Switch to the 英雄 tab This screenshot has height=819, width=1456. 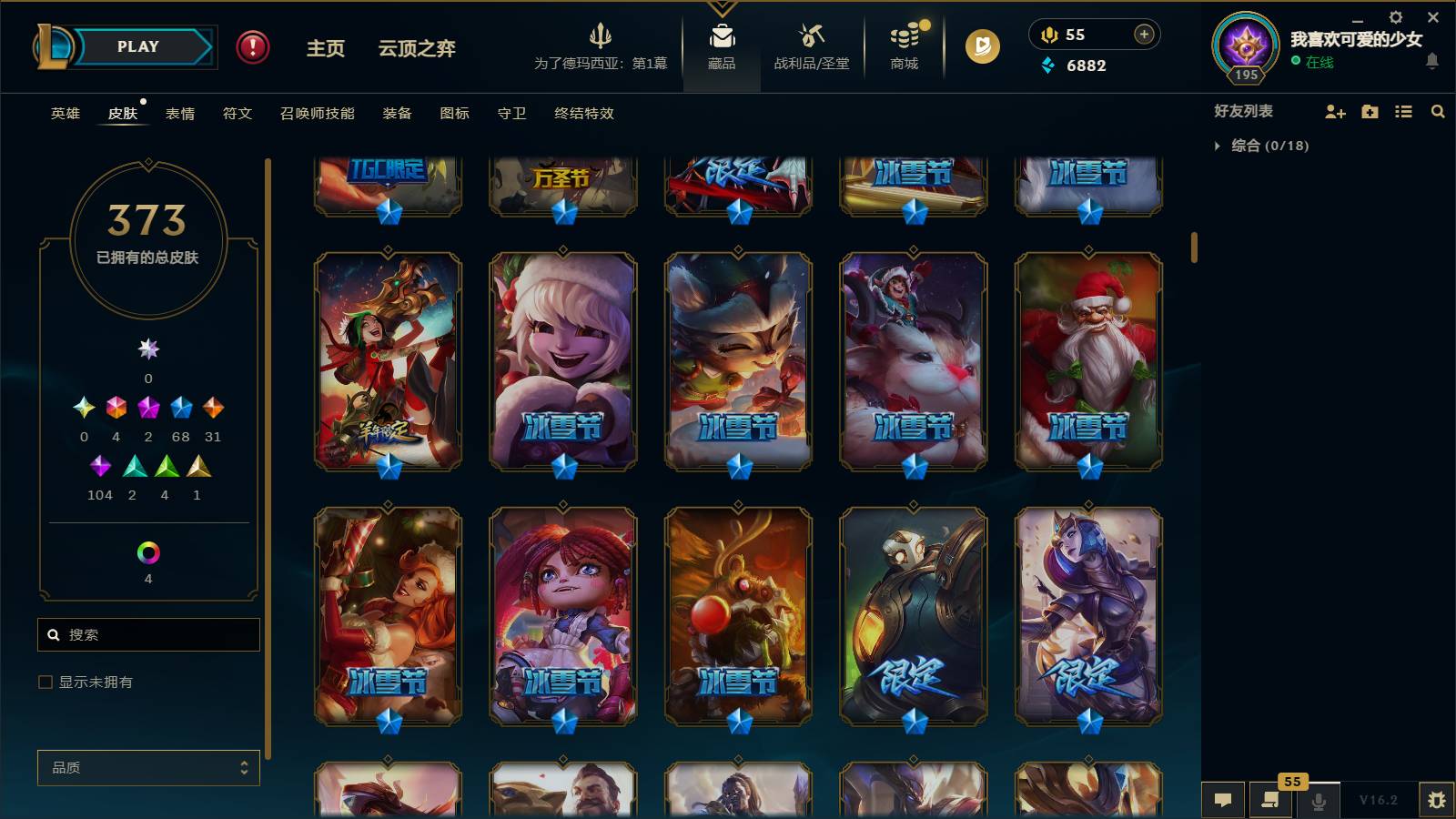[x=64, y=114]
